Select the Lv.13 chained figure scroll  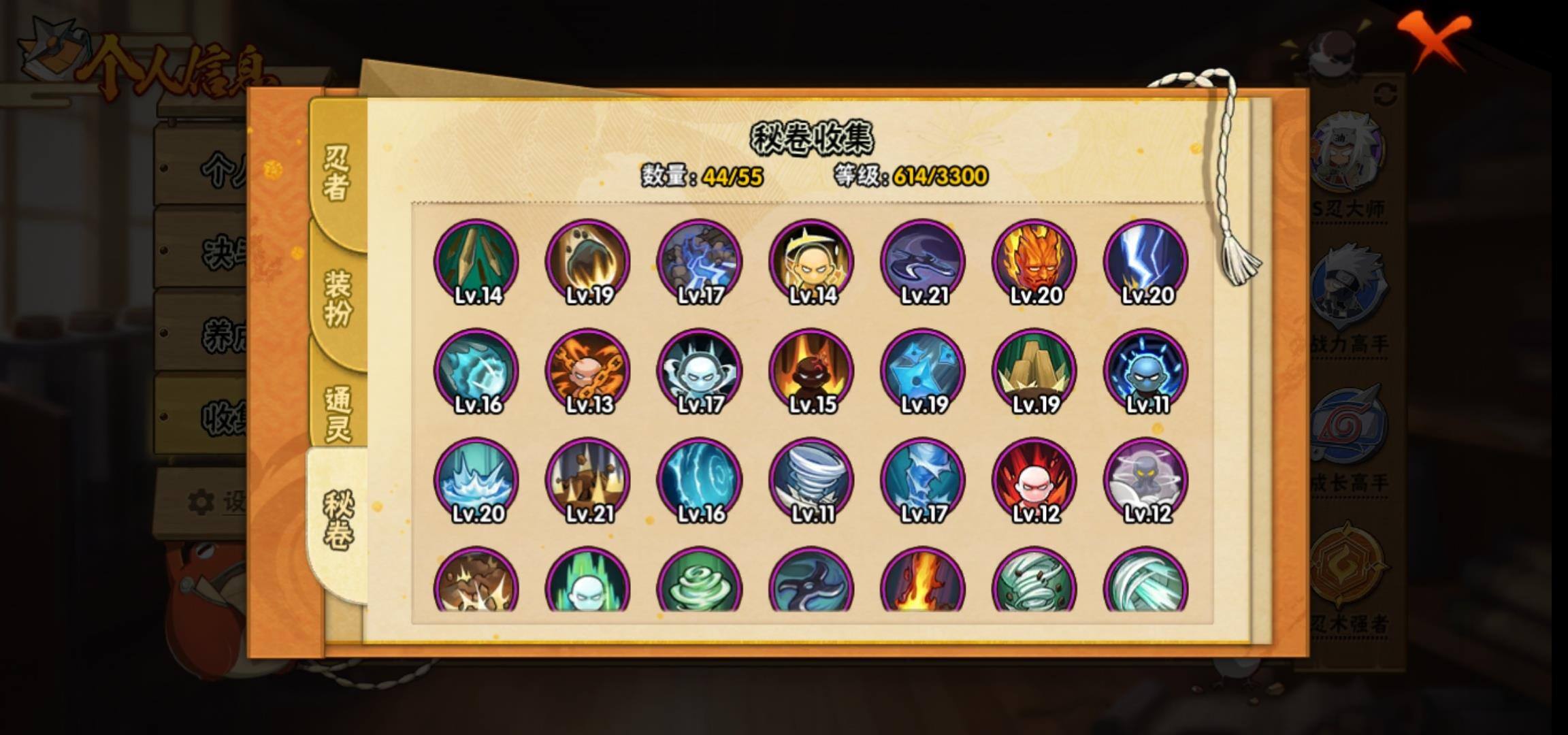point(588,371)
